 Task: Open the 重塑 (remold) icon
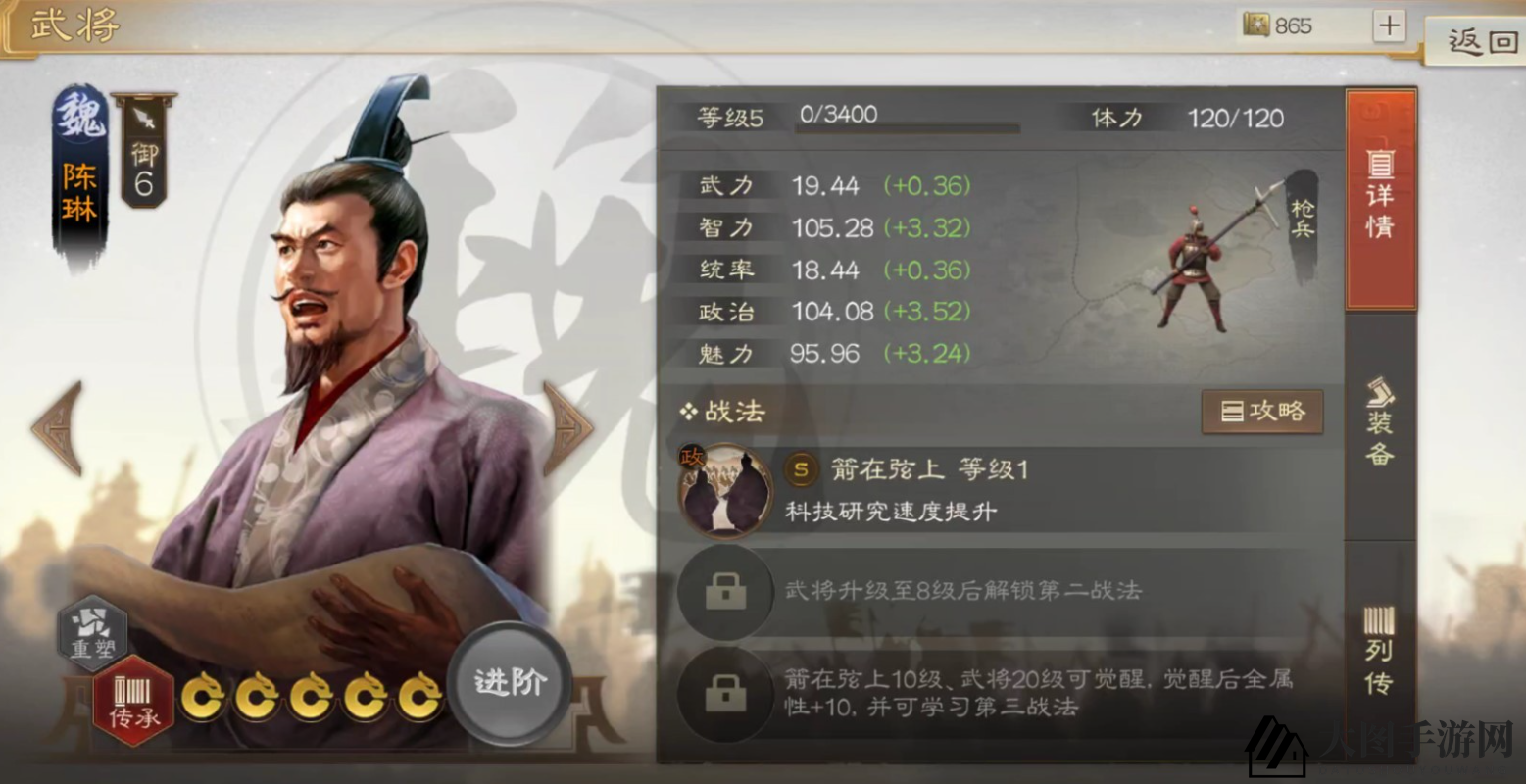pyautogui.click(x=93, y=636)
